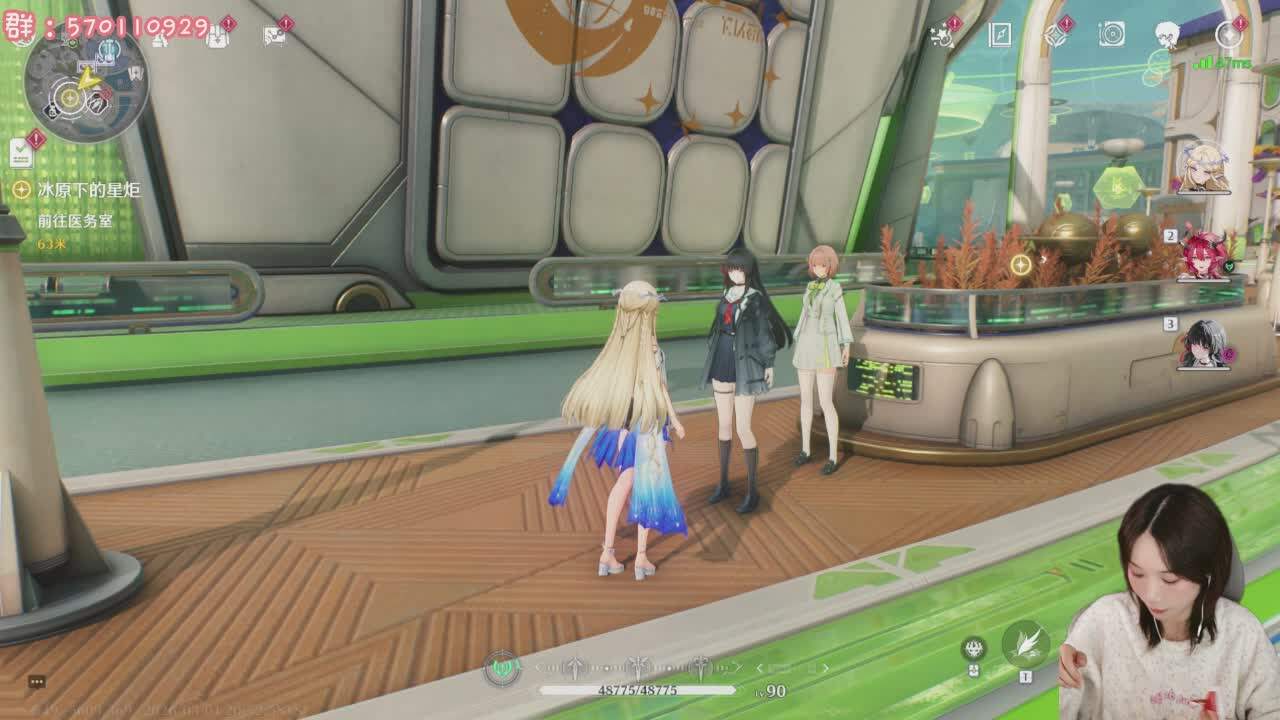Use the small round gadget icon

[x=974, y=649]
